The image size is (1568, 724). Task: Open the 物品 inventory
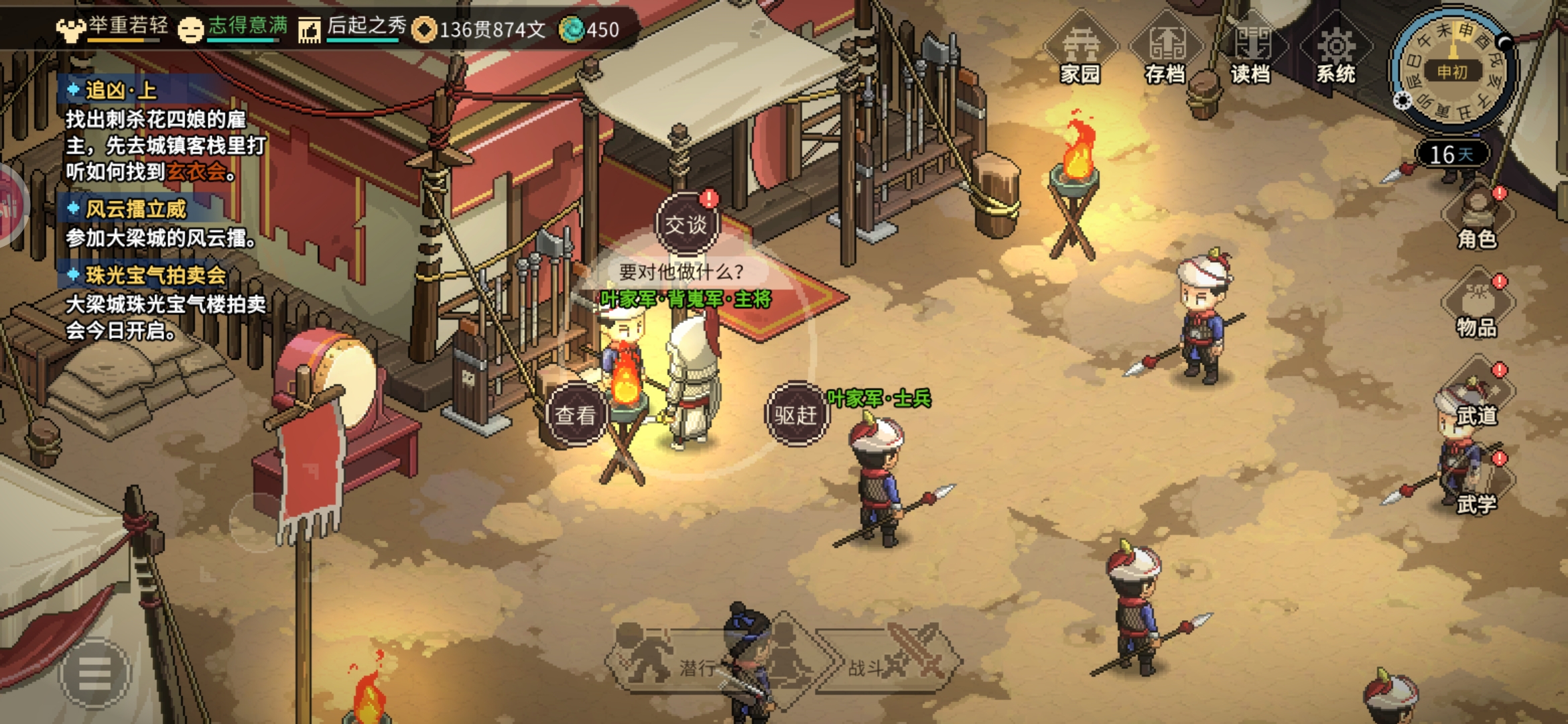click(x=1476, y=306)
